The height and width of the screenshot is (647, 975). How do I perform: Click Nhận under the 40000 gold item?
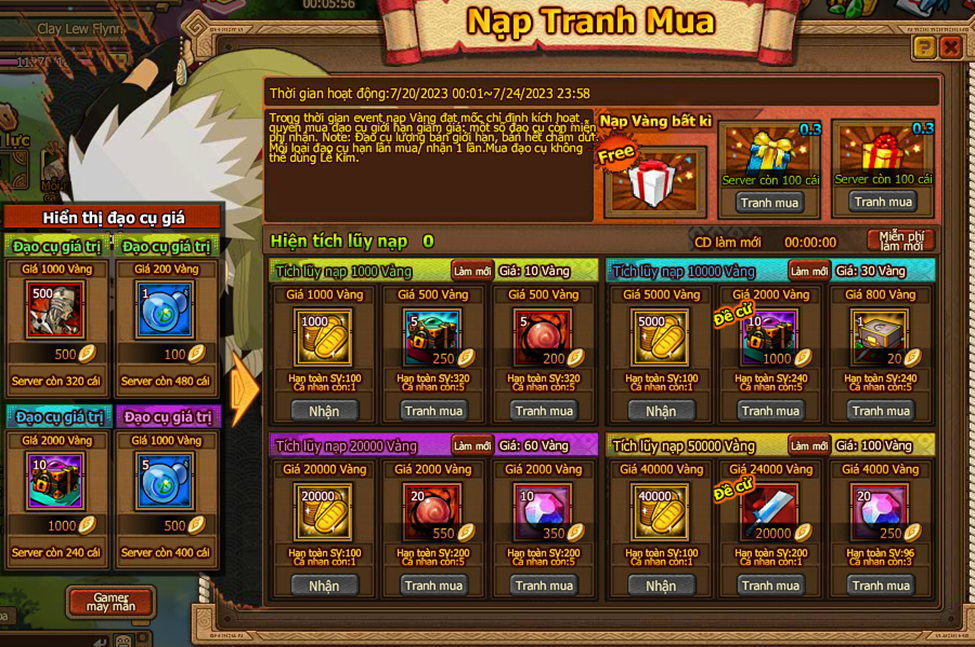tap(660, 585)
